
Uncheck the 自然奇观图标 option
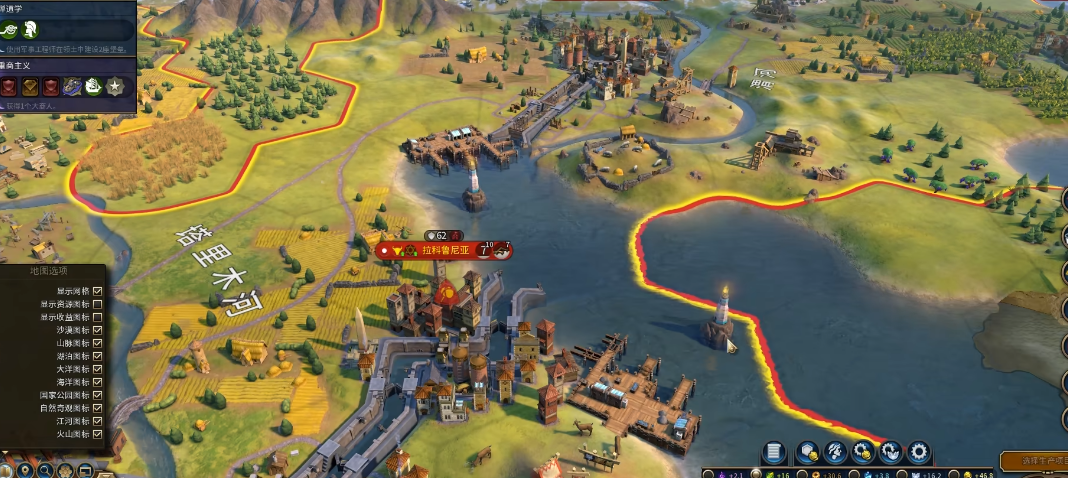tap(97, 408)
